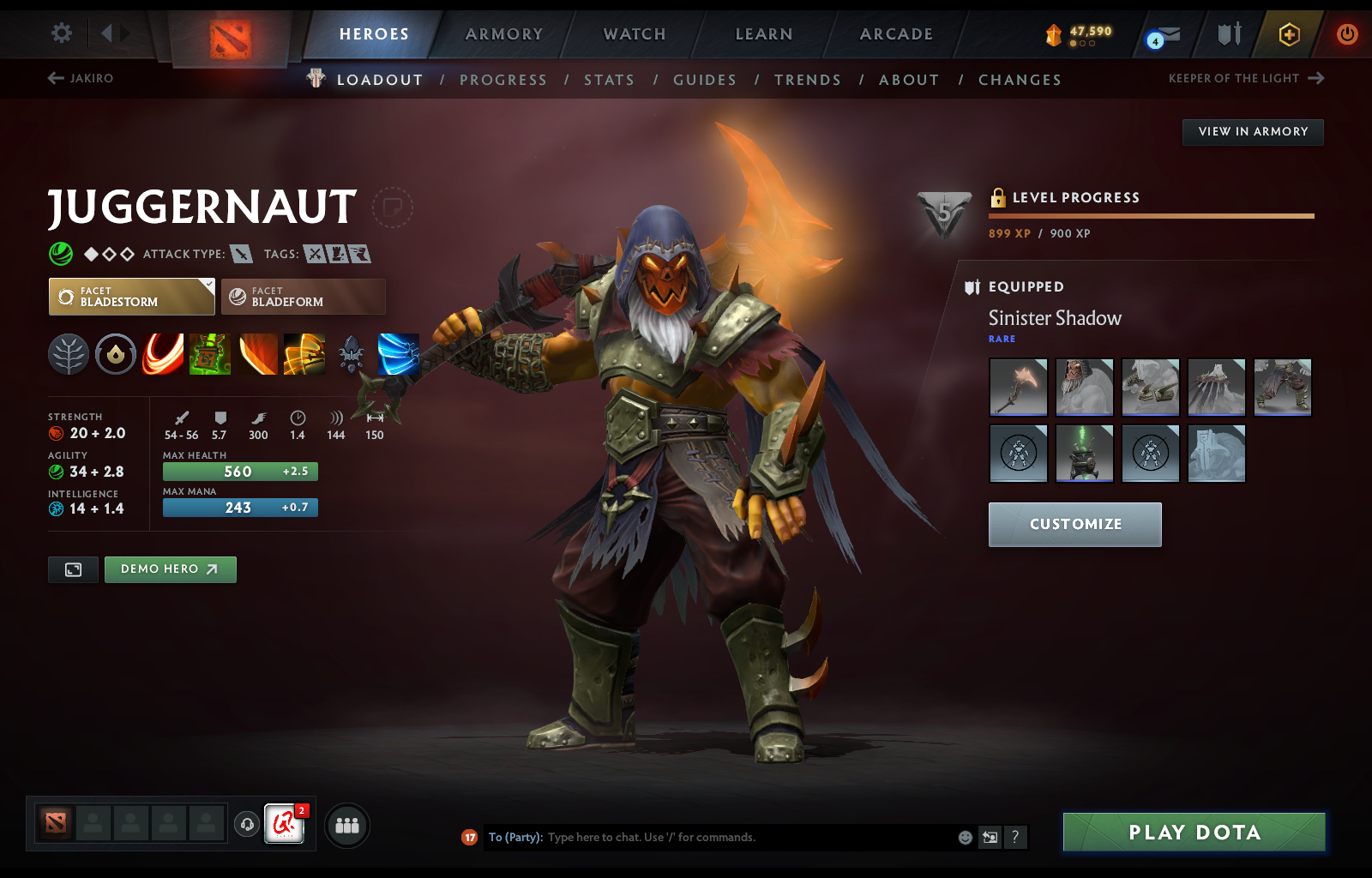This screenshot has width=1372, height=878.
Task: Open the emoticon picker in chat
Action: tap(964, 839)
